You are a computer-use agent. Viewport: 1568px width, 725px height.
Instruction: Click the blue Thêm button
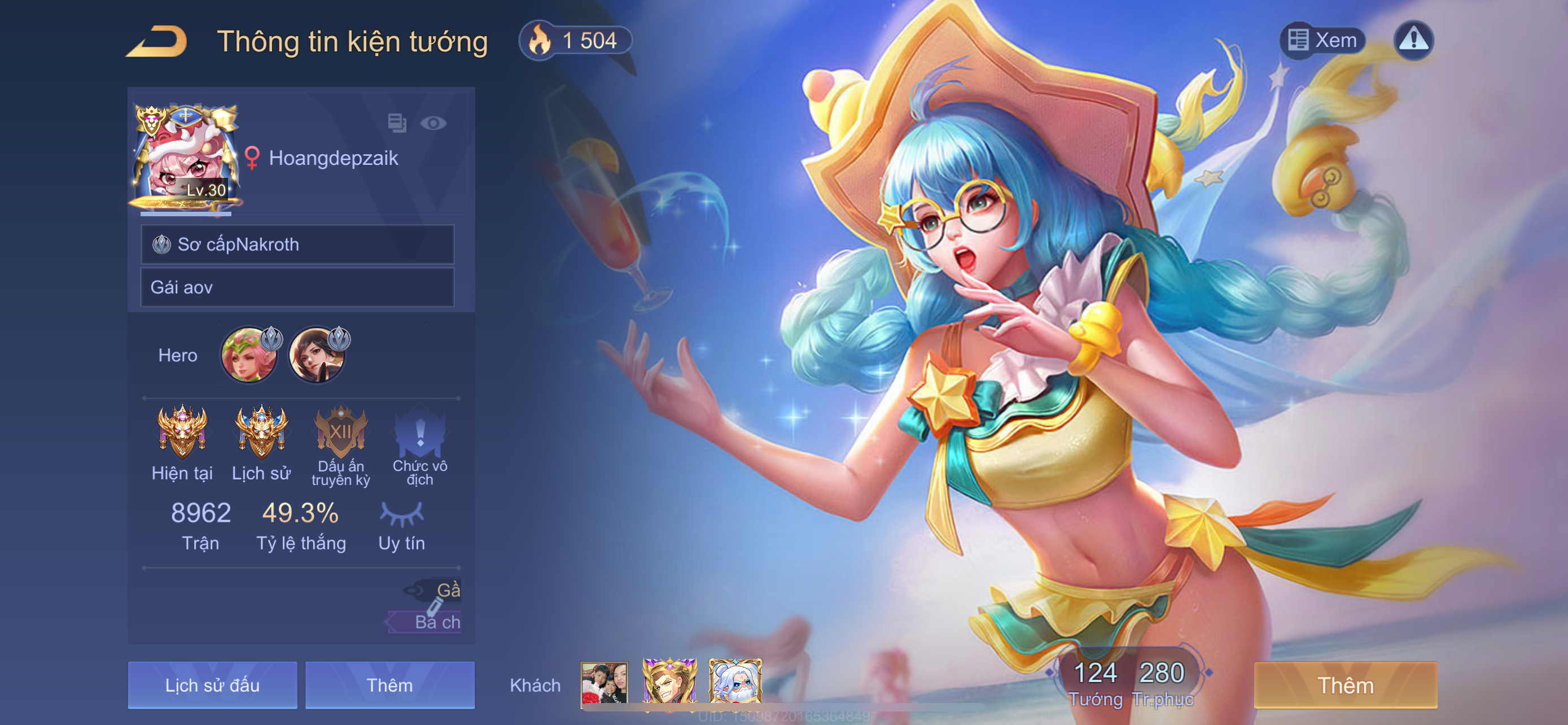[389, 685]
